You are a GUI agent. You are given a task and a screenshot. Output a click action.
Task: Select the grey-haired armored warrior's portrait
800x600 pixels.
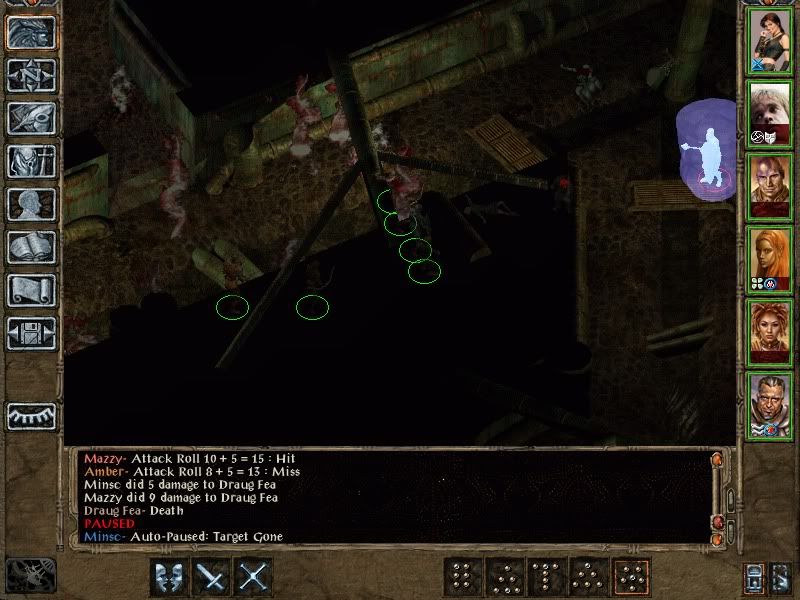(771, 405)
